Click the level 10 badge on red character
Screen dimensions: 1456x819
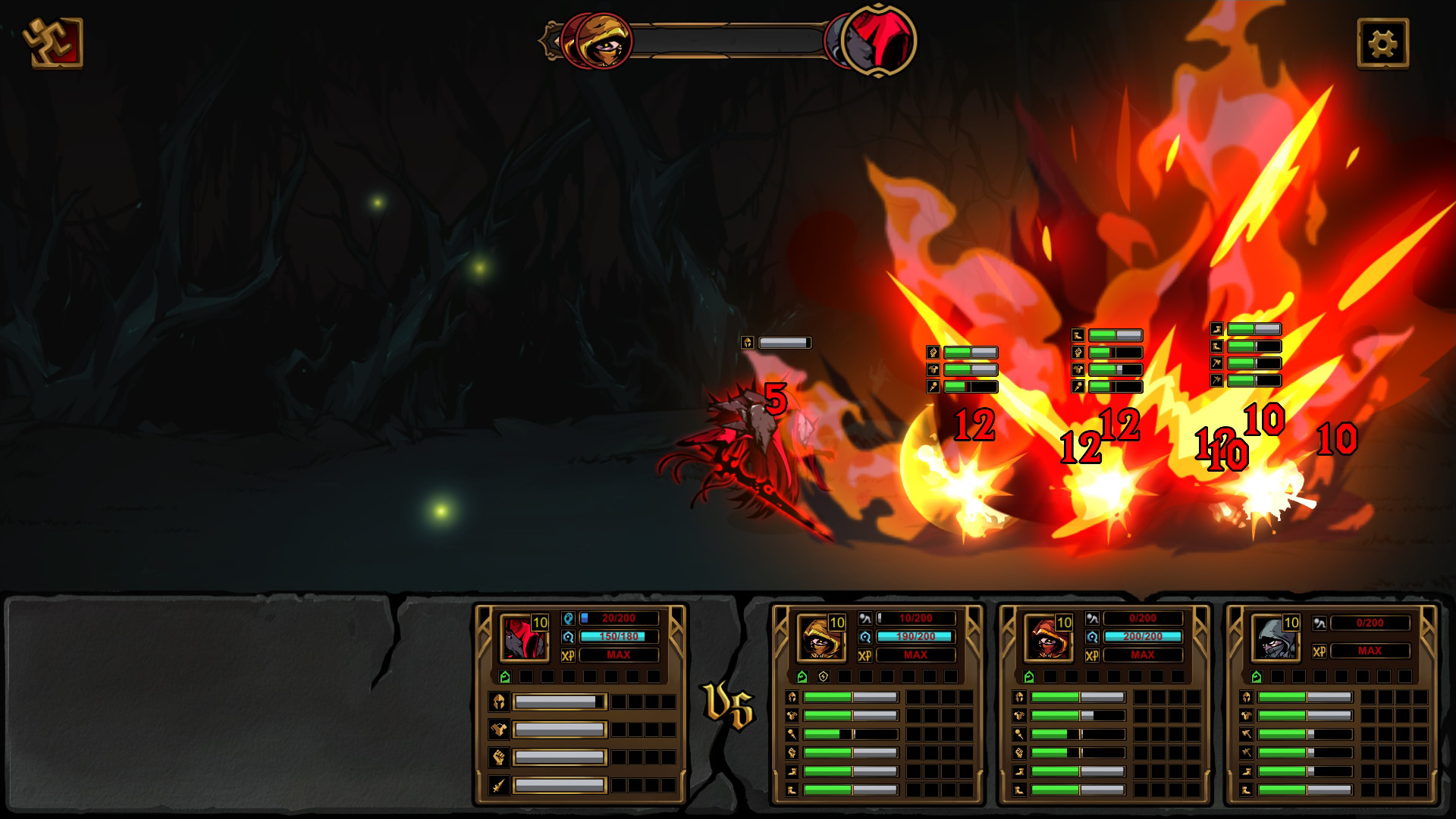[x=540, y=623]
